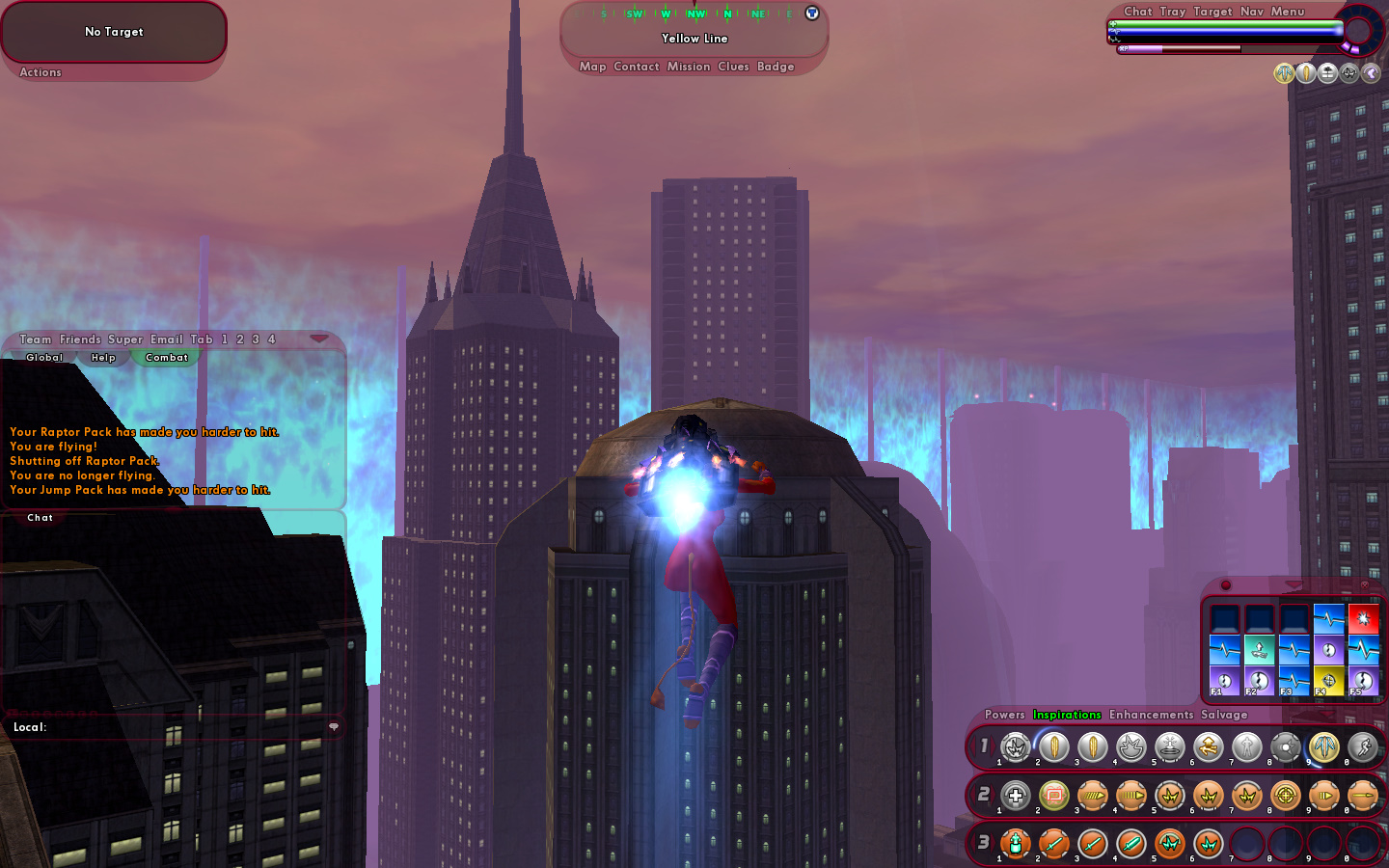Open the Clues window
The width and height of the screenshot is (1389, 868).
coord(733,67)
